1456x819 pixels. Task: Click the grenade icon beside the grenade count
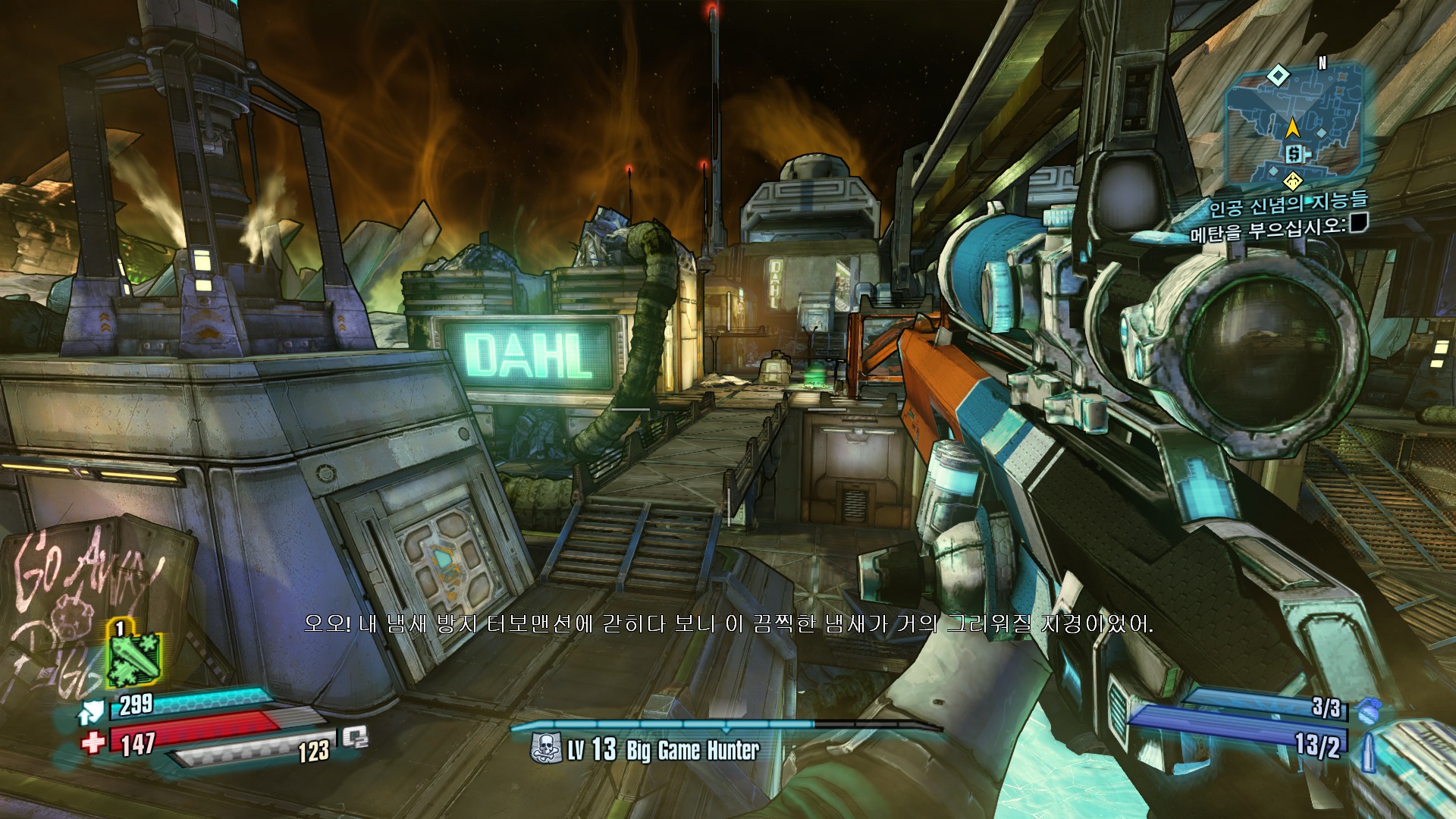pyautogui.click(x=1367, y=711)
